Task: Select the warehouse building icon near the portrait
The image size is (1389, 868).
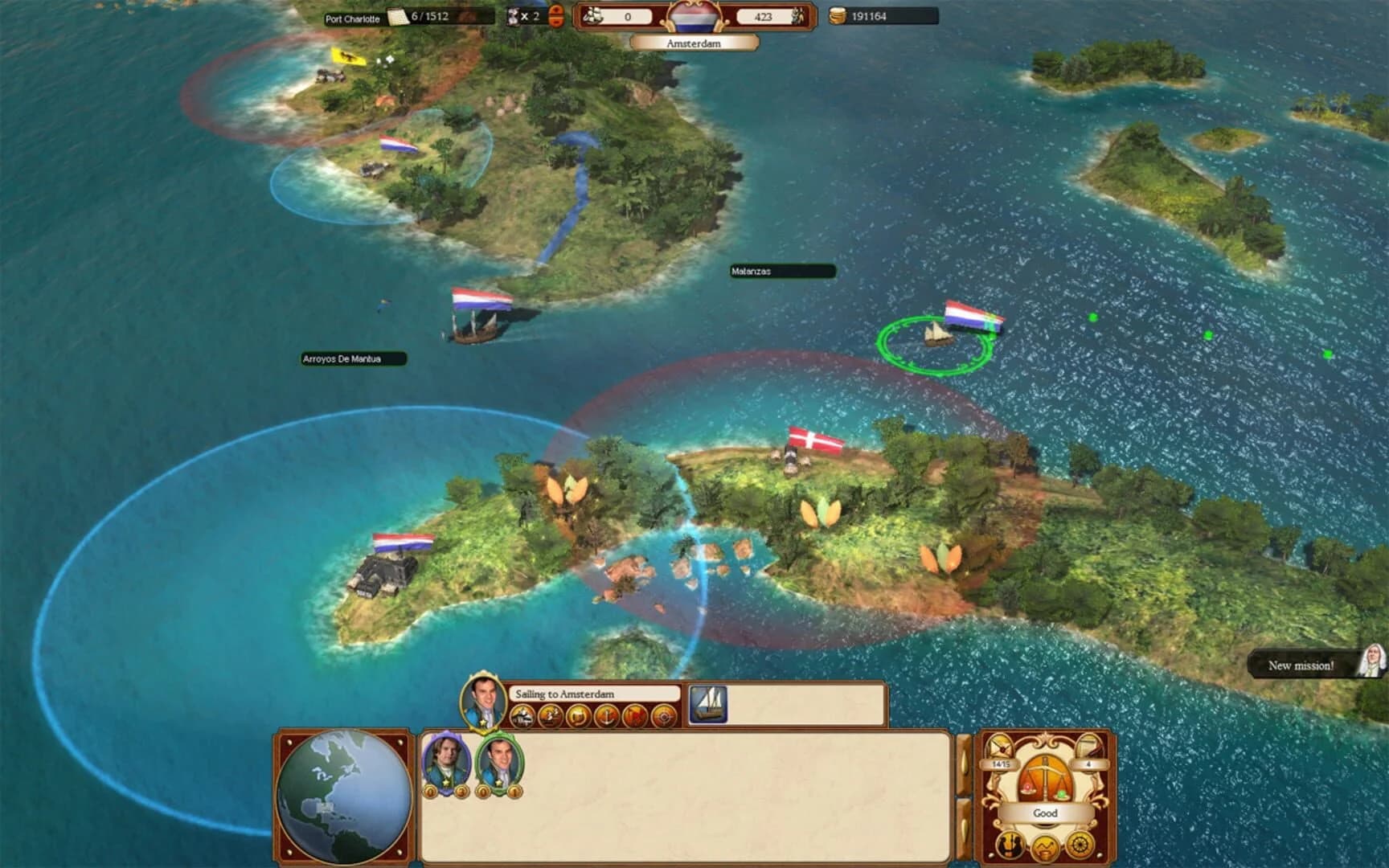Action: click(x=522, y=714)
